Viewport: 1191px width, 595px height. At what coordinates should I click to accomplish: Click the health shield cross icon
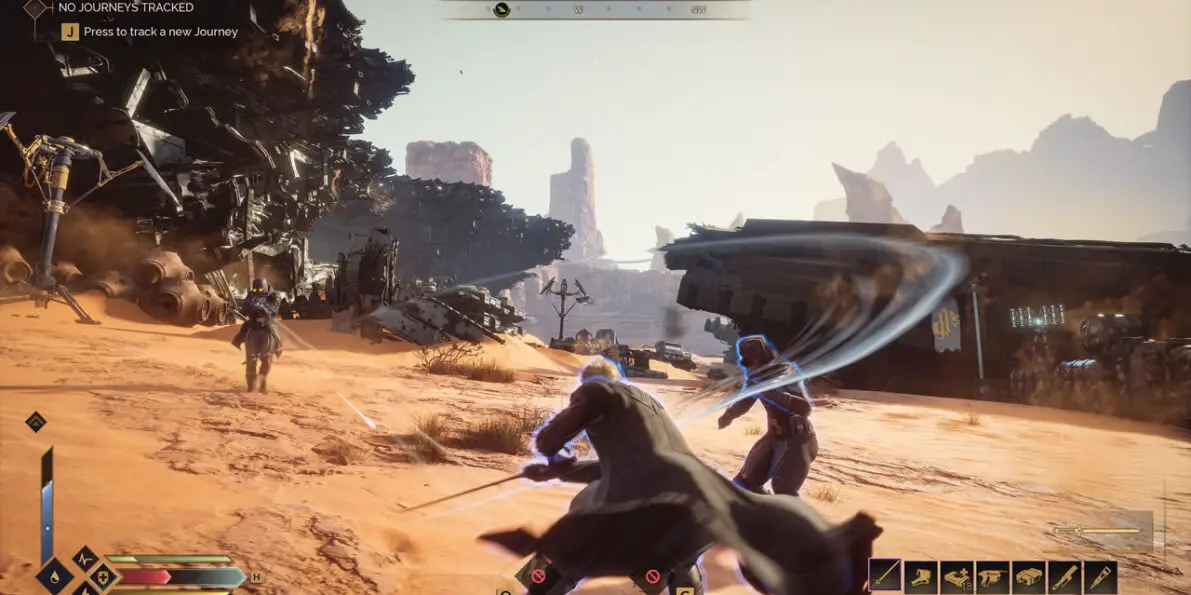(x=102, y=577)
